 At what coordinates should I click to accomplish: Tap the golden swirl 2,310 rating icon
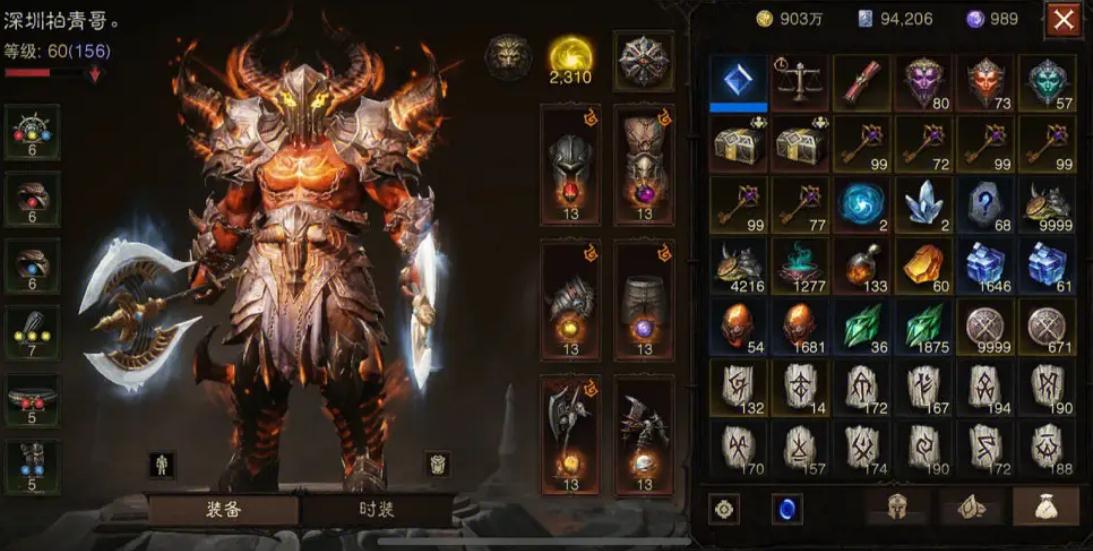(x=570, y=58)
